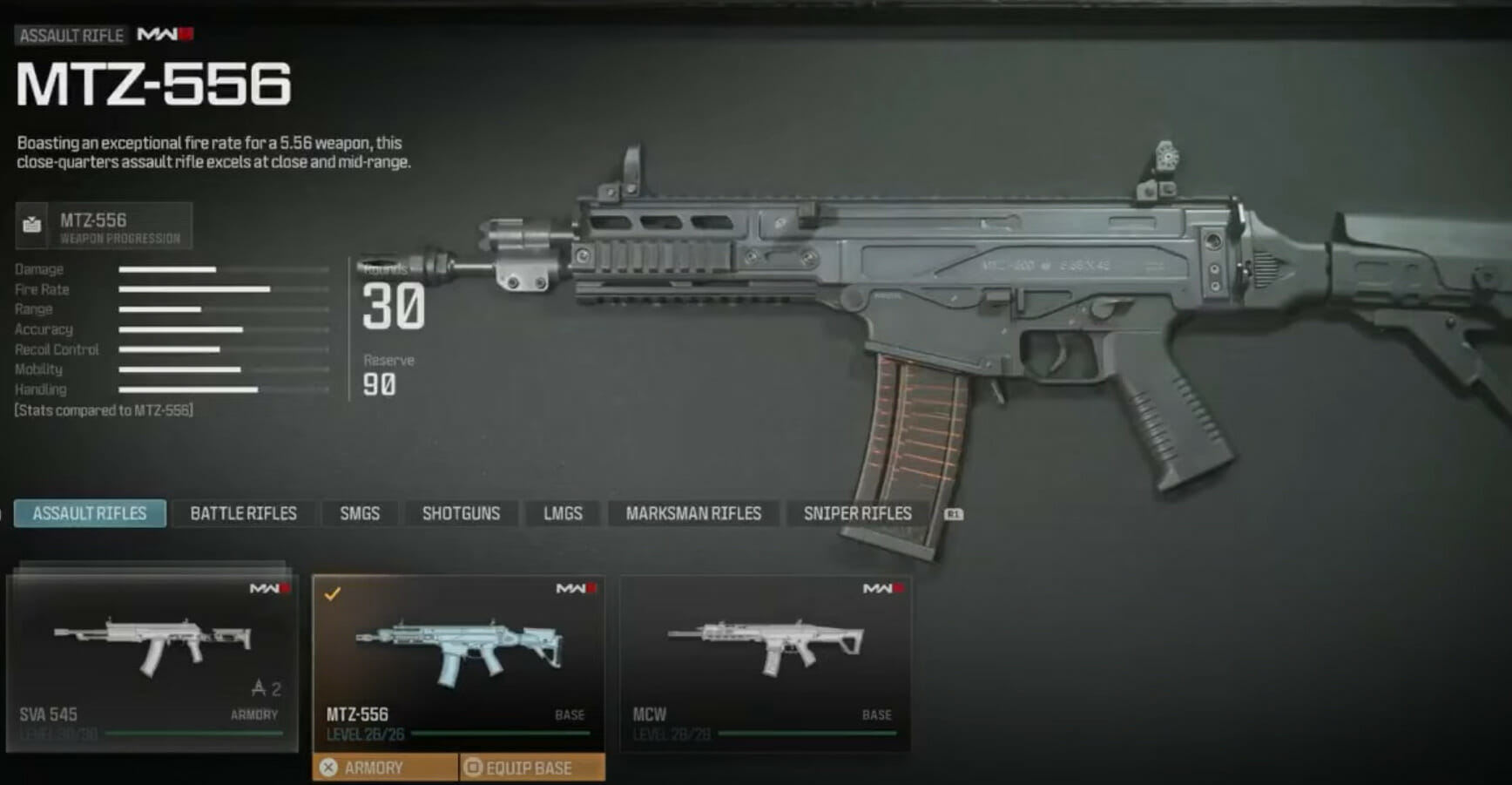Switch to LMGs weapon tab
Screen dimensions: 1512x785
(563, 513)
